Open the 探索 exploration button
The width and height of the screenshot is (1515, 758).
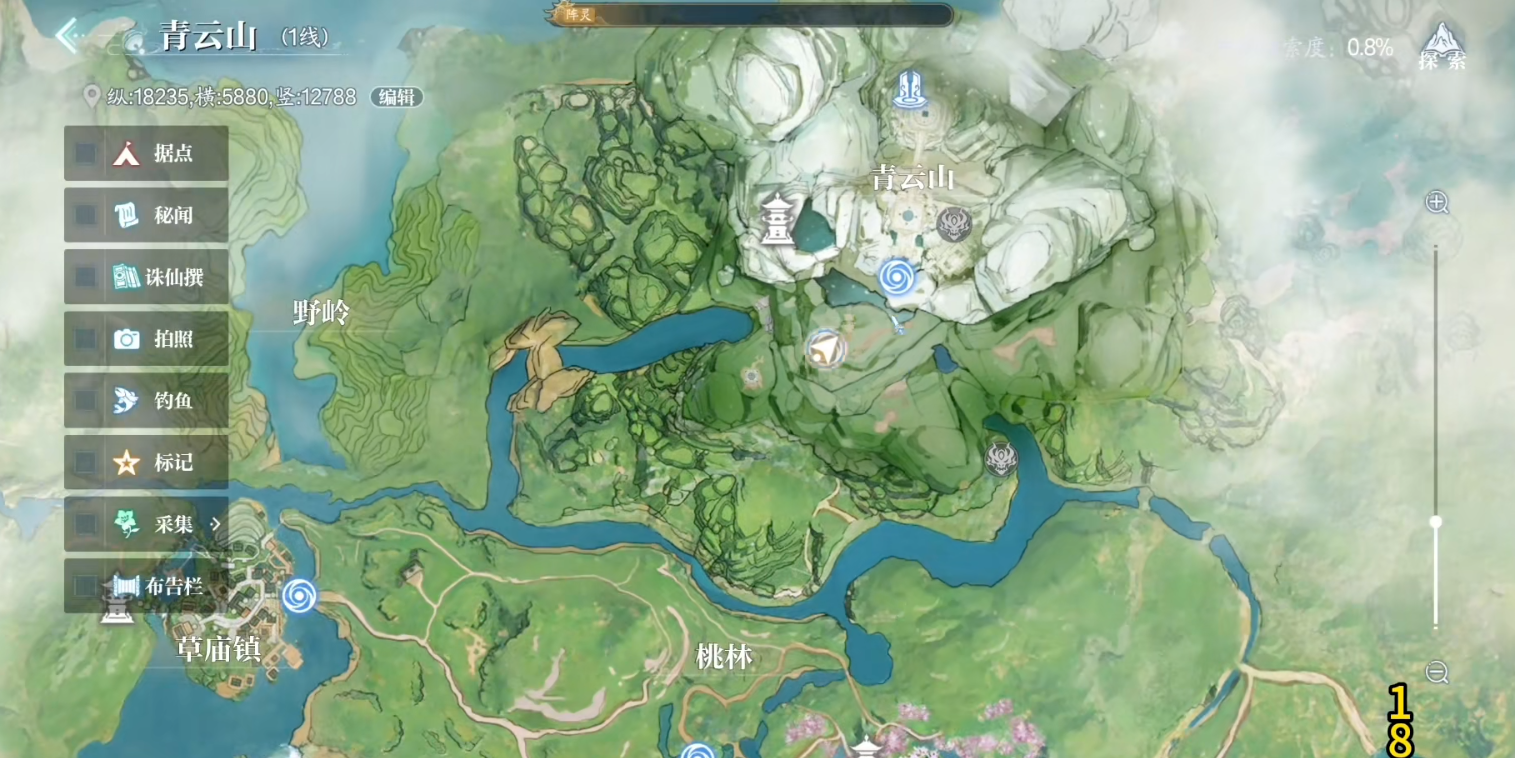[1441, 47]
